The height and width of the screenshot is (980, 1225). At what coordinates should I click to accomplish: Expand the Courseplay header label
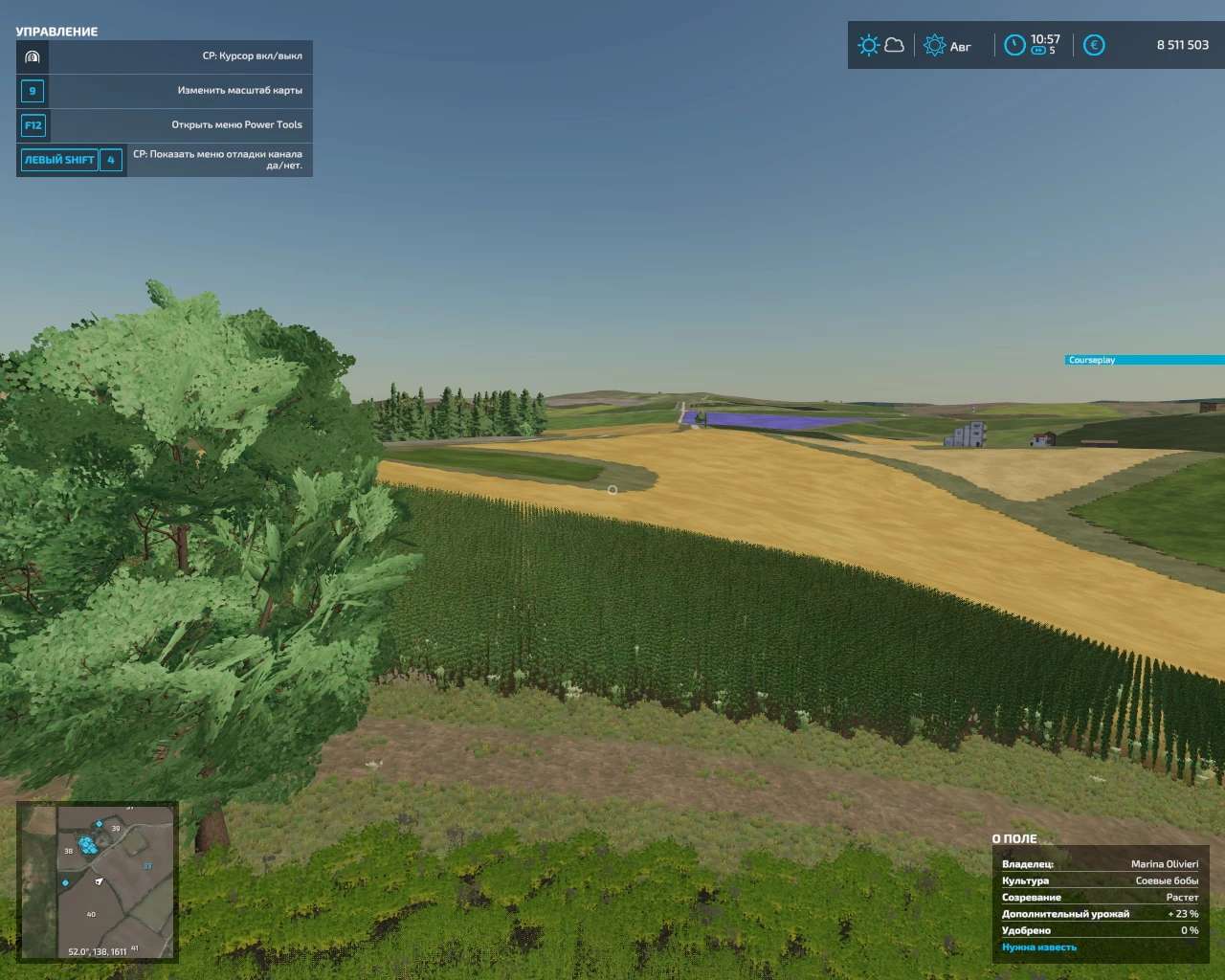(x=1094, y=361)
